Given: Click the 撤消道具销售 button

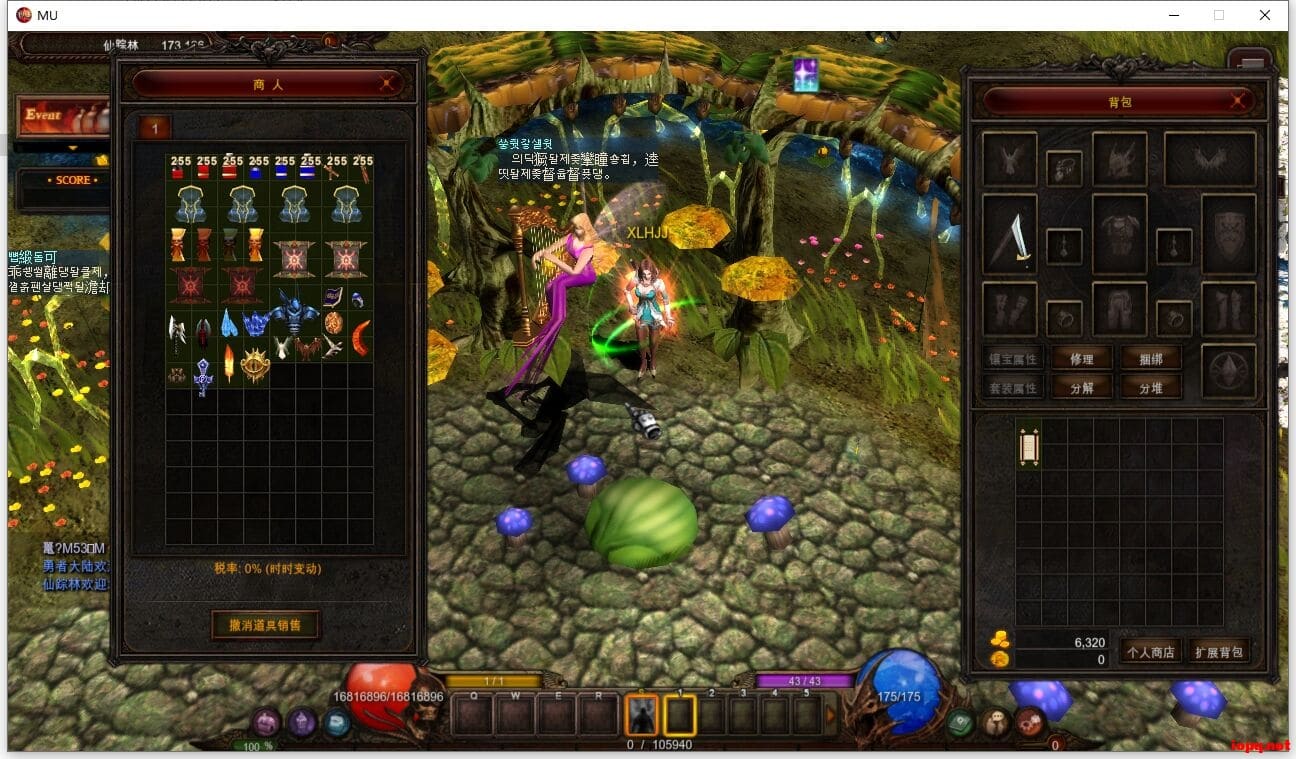Looking at the screenshot, I should tap(266, 625).
